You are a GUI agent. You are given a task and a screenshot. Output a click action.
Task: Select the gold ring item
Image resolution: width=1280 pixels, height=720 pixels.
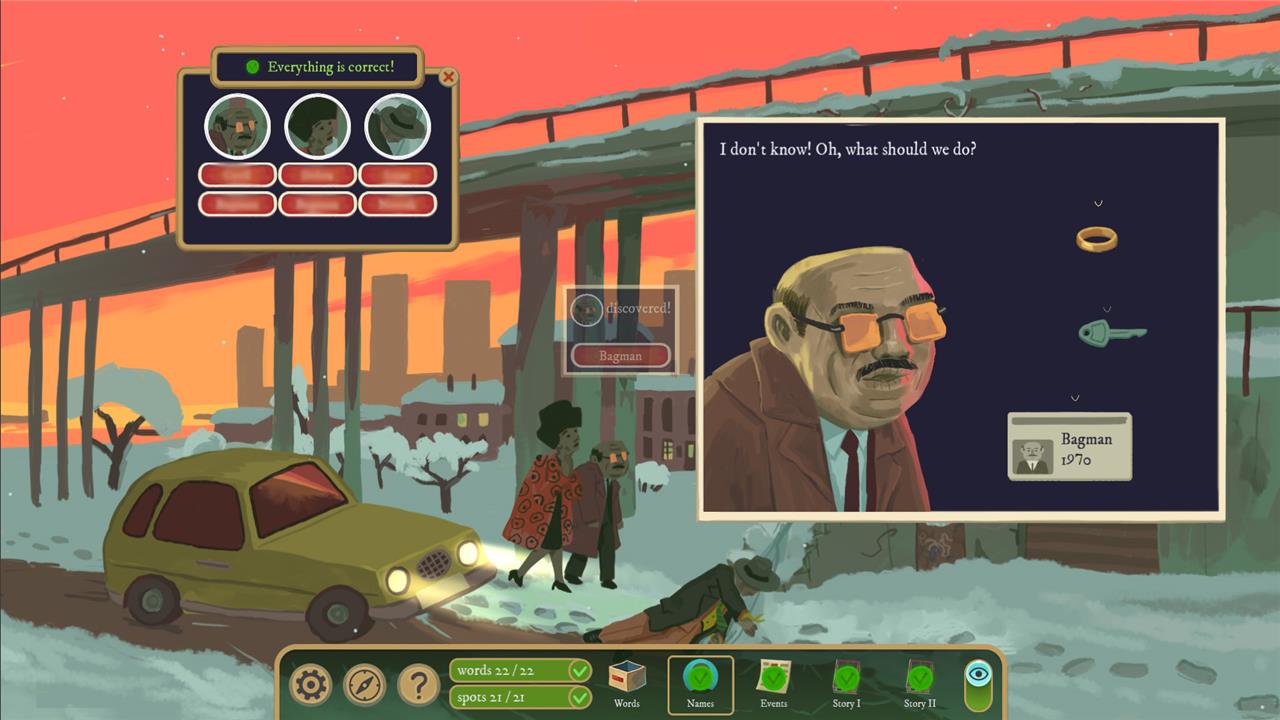tap(1096, 238)
